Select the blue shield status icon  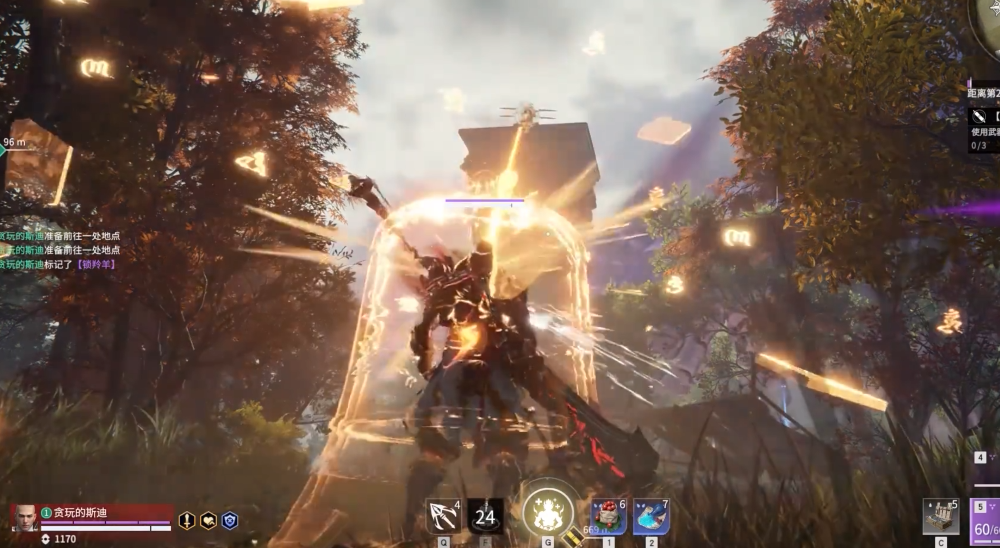pos(229,520)
